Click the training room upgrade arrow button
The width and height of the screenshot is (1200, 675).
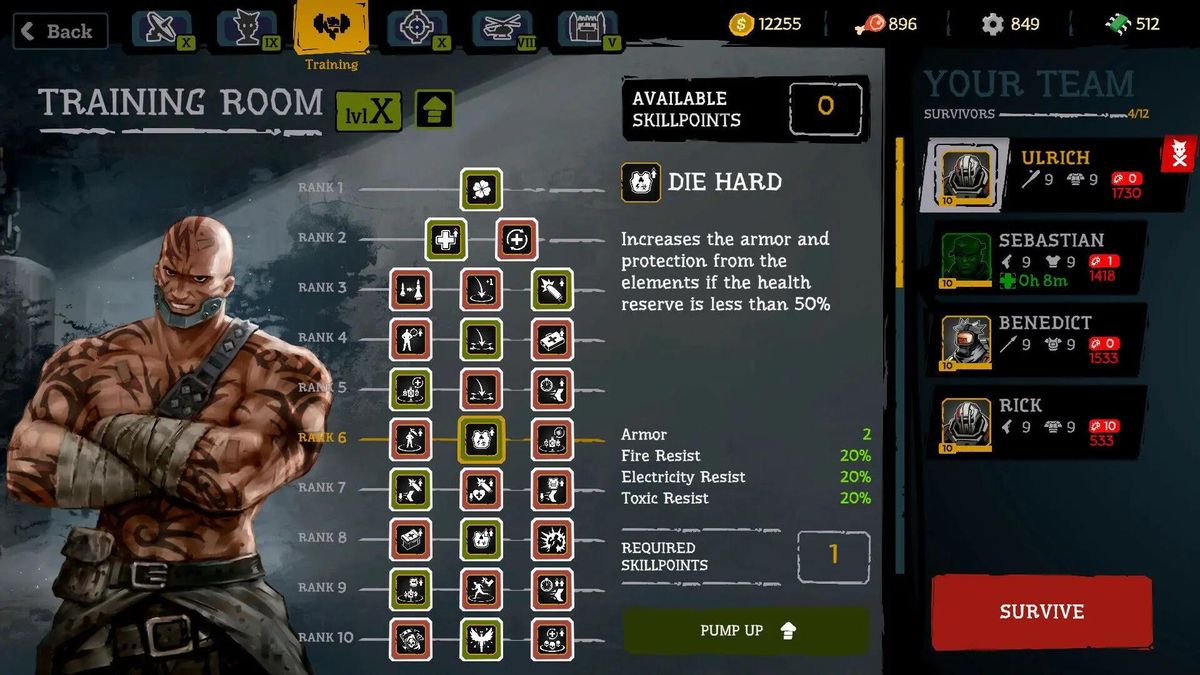click(x=434, y=109)
